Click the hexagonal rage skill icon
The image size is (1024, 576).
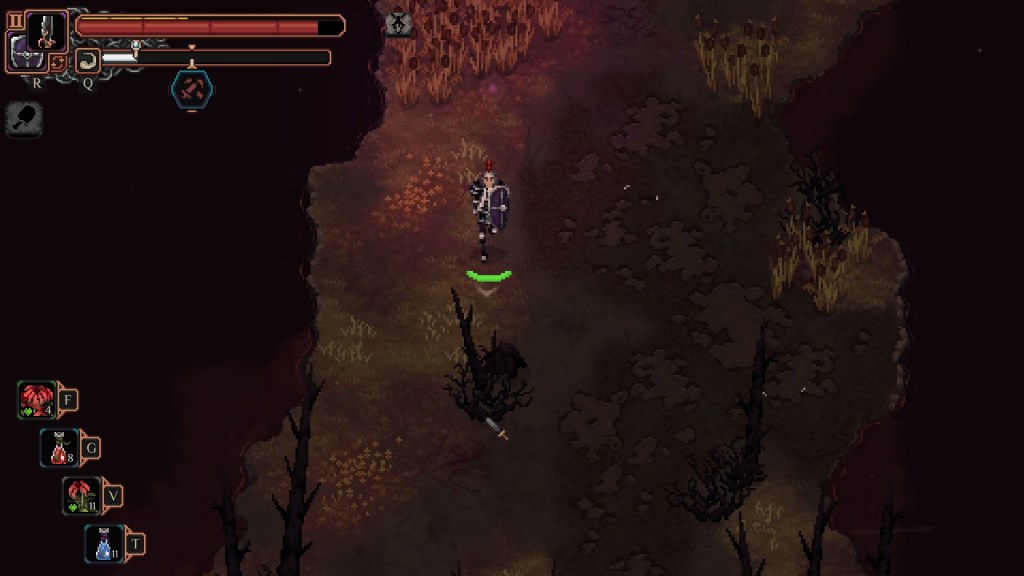pos(191,90)
